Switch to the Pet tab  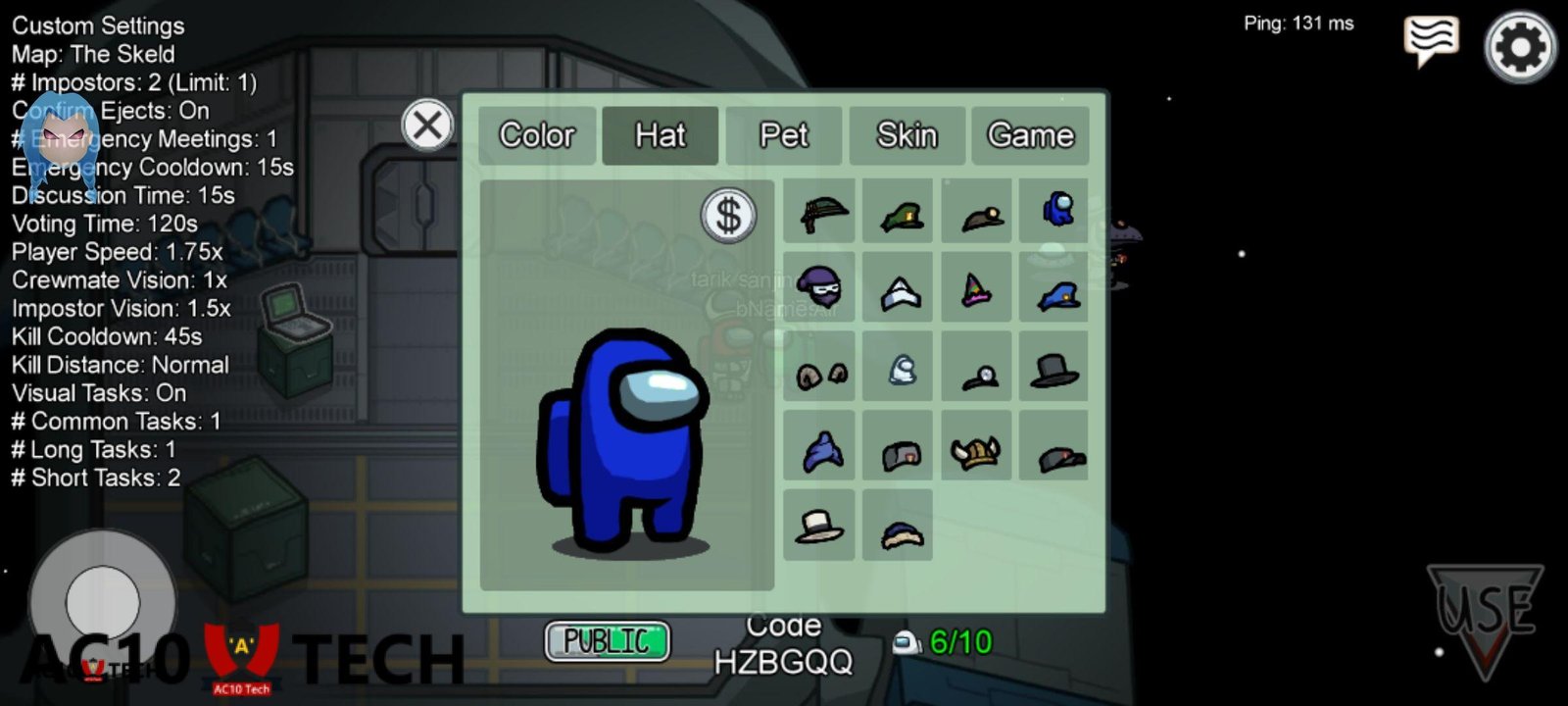(785, 135)
